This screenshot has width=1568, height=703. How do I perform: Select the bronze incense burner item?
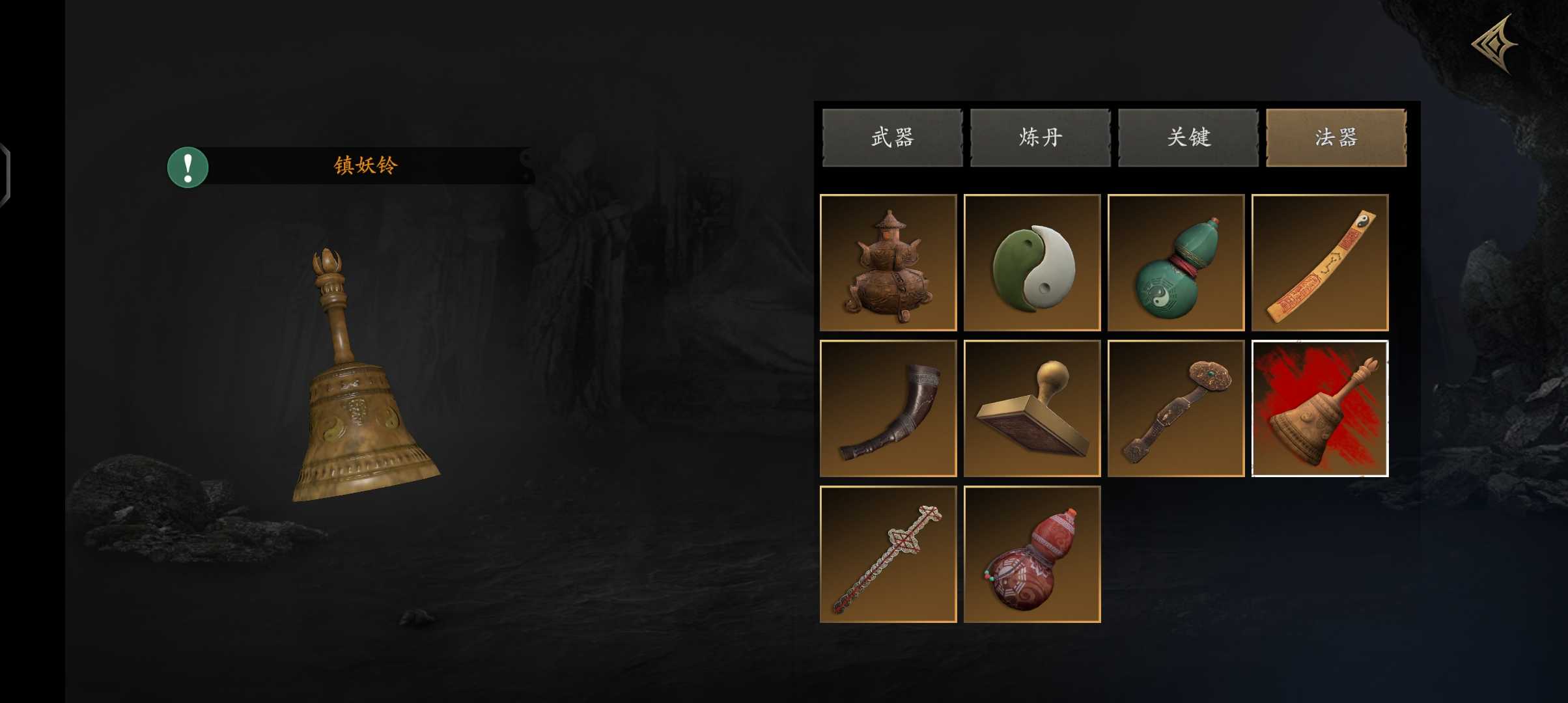pyautogui.click(x=888, y=262)
